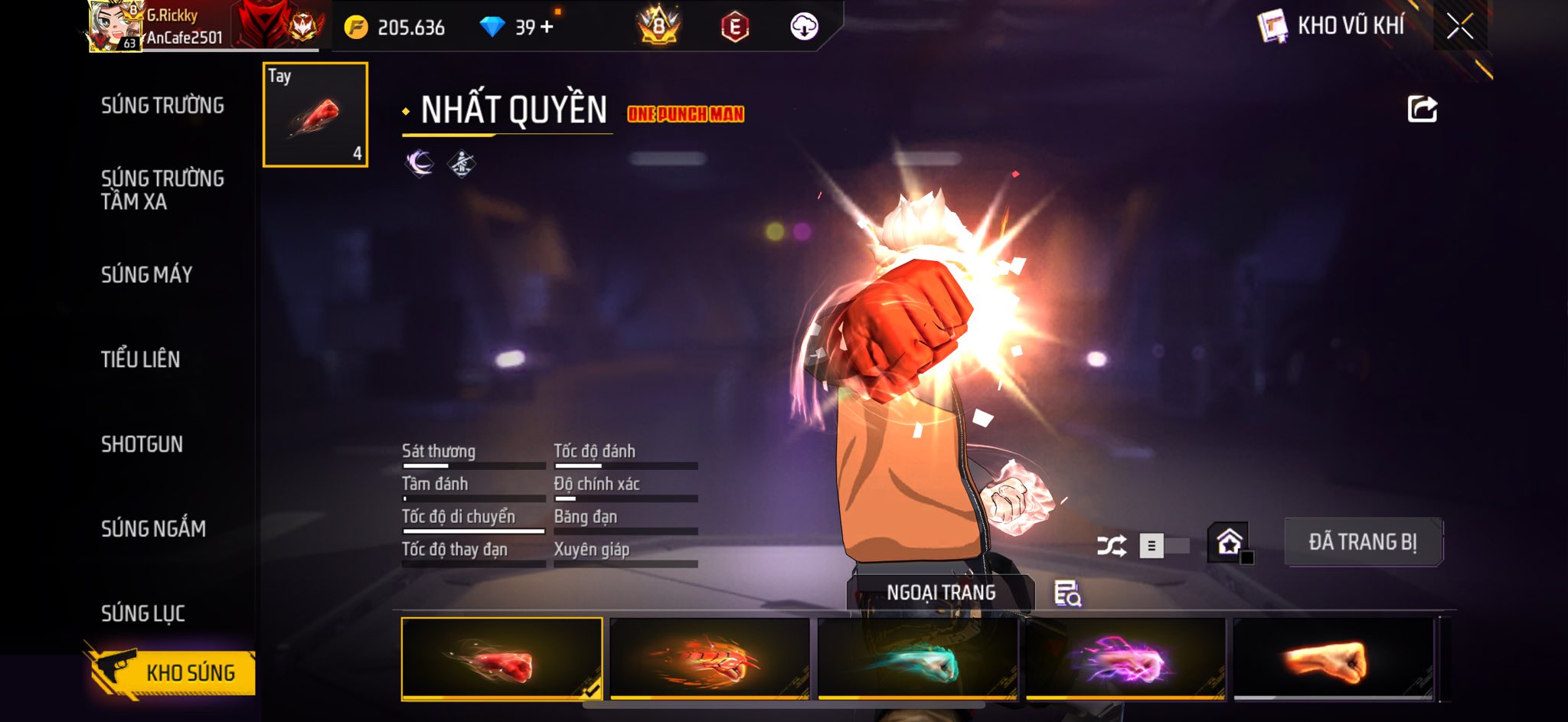Pick the teal glowing fist skin
This screenshot has height=722, width=1568.
coord(917,659)
